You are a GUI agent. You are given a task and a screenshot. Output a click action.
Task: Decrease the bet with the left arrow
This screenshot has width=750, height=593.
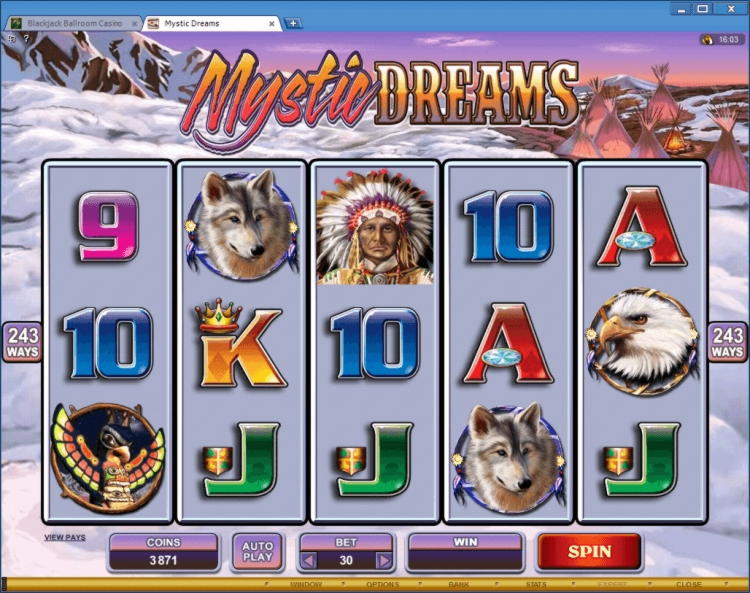click(309, 560)
